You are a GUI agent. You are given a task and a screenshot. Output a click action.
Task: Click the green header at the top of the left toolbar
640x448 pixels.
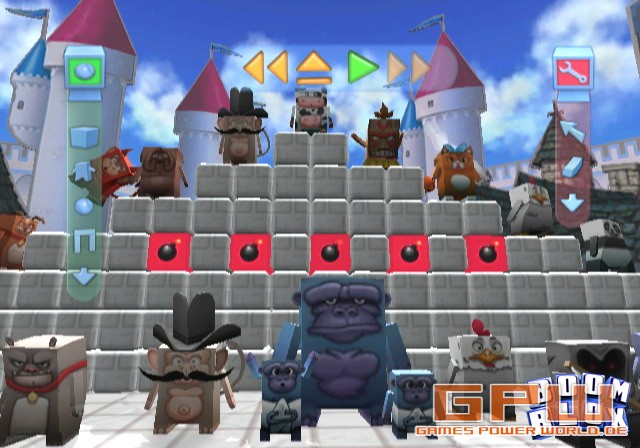pyautogui.click(x=84, y=71)
